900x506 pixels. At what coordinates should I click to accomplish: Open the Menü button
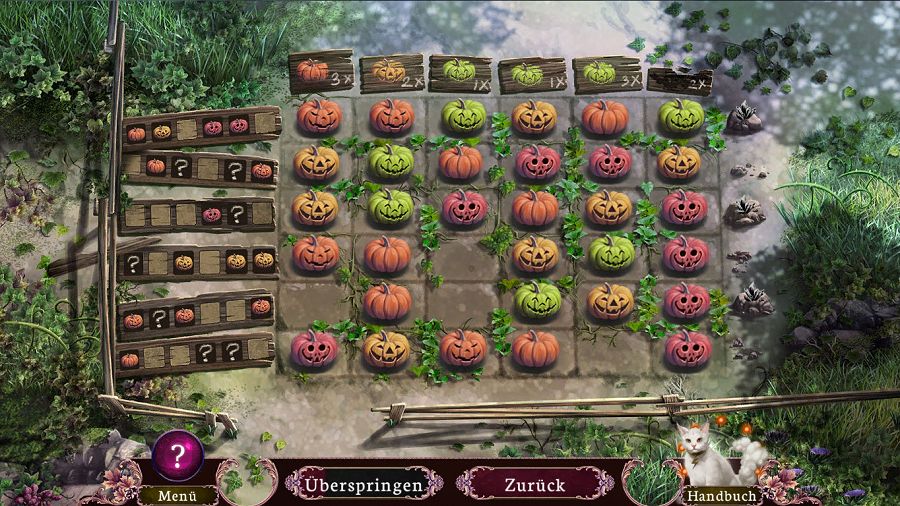click(164, 495)
